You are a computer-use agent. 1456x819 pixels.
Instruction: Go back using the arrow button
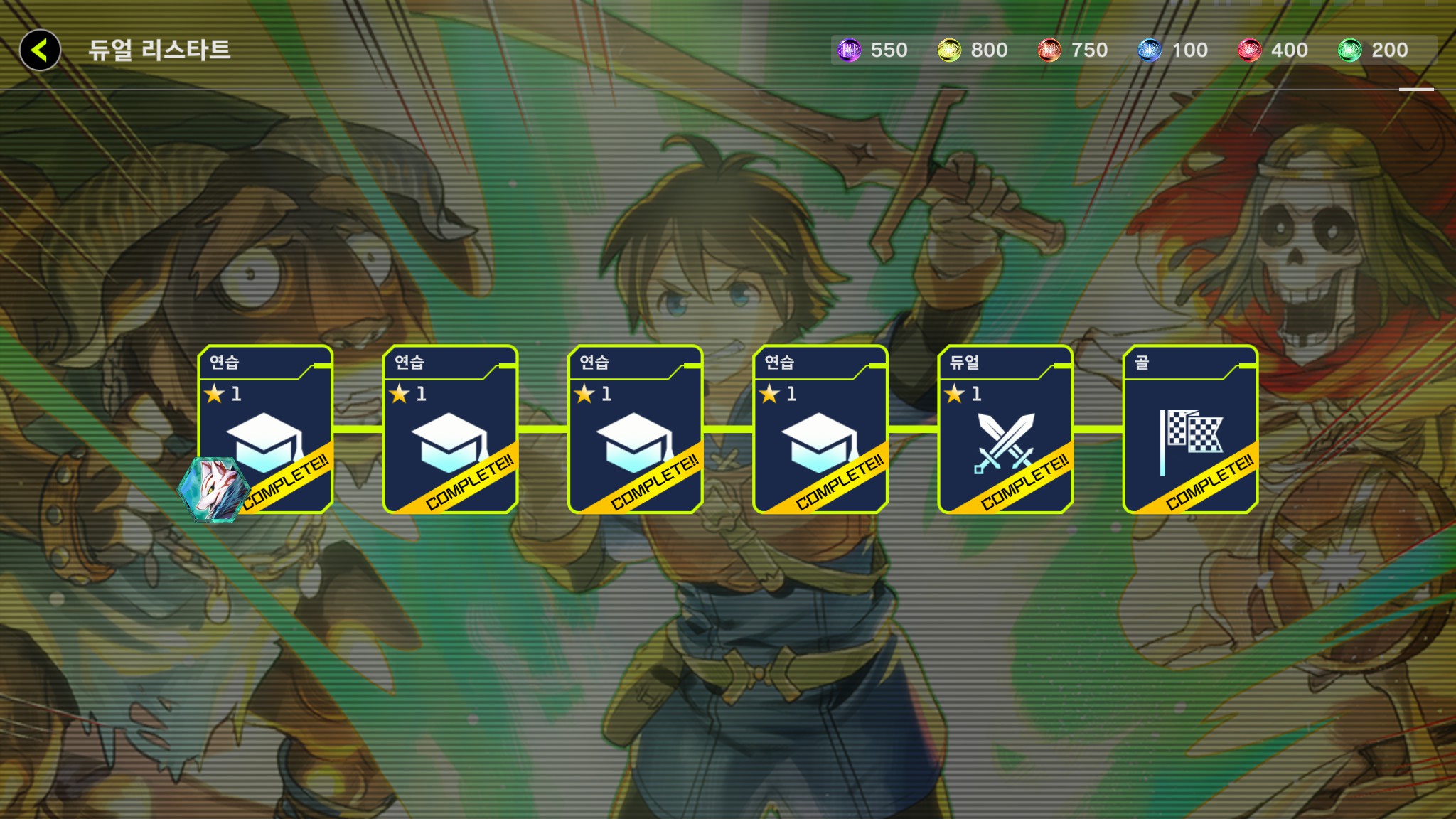[40, 50]
